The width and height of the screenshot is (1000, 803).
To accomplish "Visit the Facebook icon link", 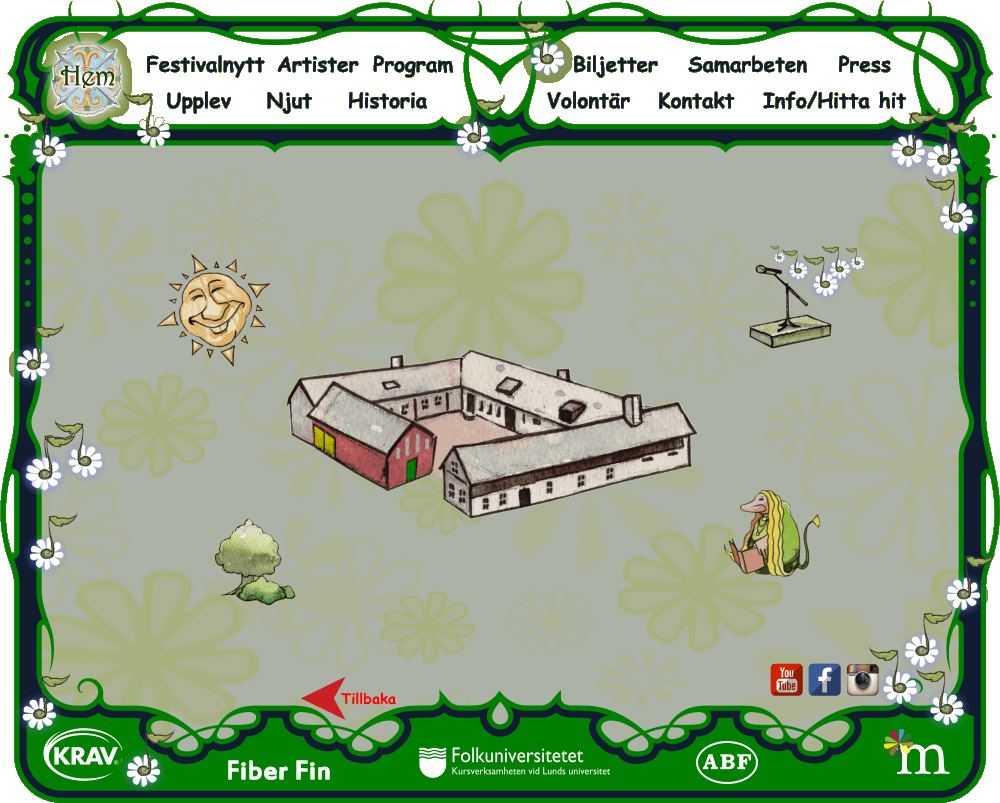I will click(824, 679).
